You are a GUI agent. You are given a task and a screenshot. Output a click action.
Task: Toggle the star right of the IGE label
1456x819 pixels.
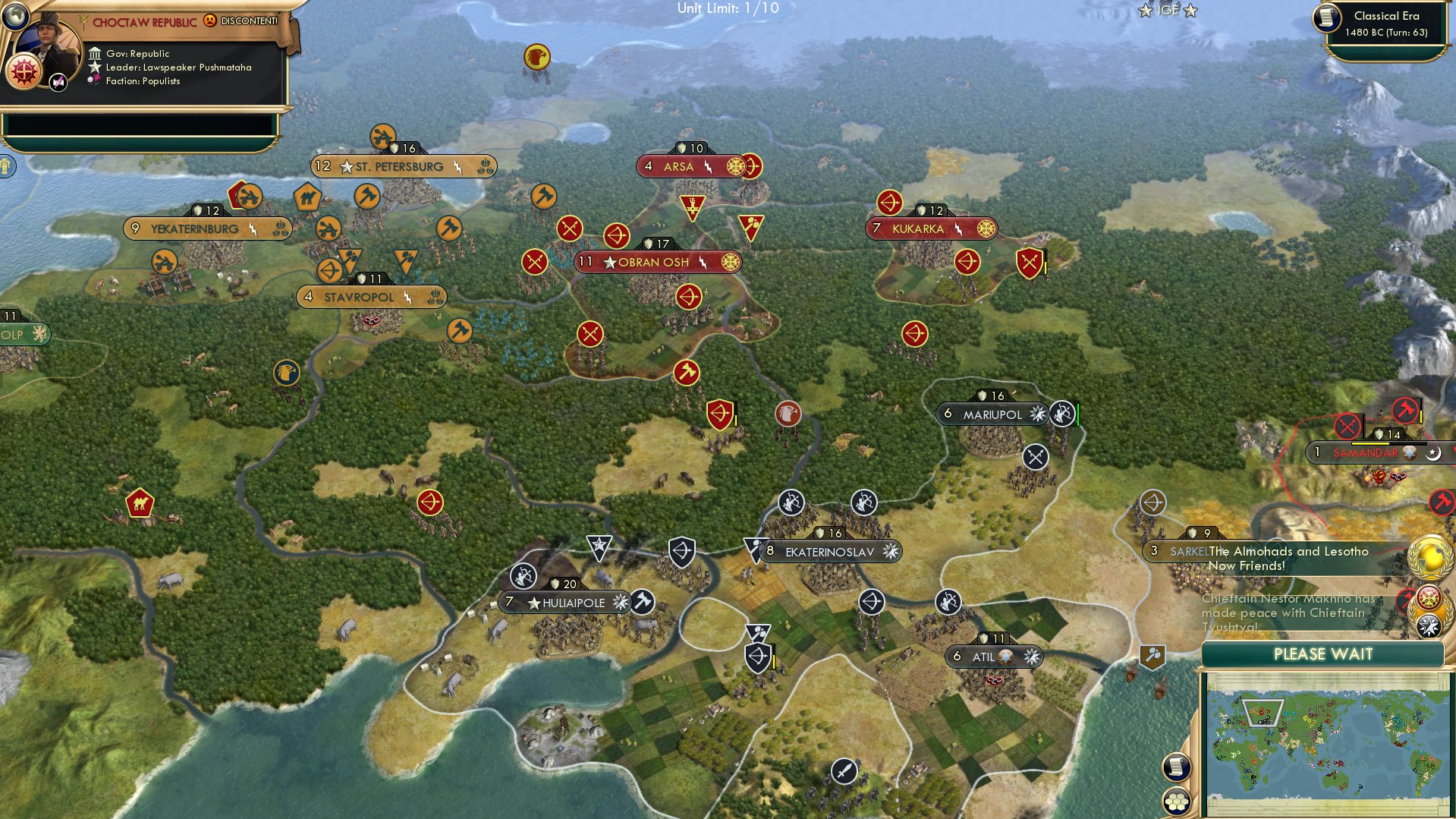[1190, 10]
